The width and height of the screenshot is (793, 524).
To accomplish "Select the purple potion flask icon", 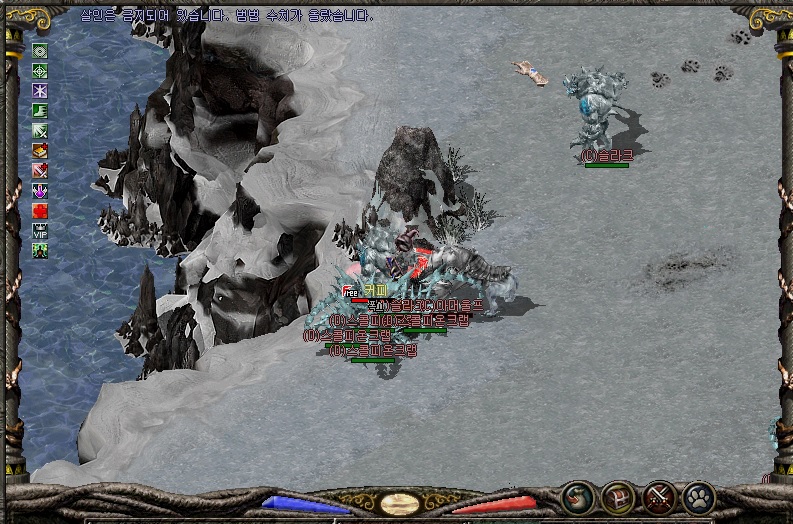I will pyautogui.click(x=40, y=190).
